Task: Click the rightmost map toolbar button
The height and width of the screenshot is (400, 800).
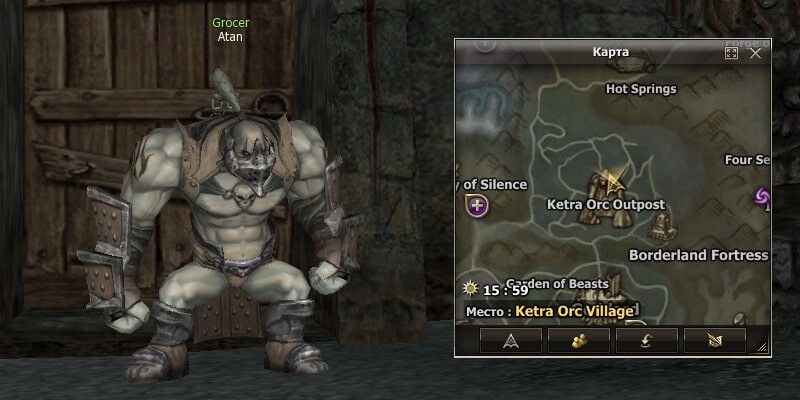Action: 713,341
